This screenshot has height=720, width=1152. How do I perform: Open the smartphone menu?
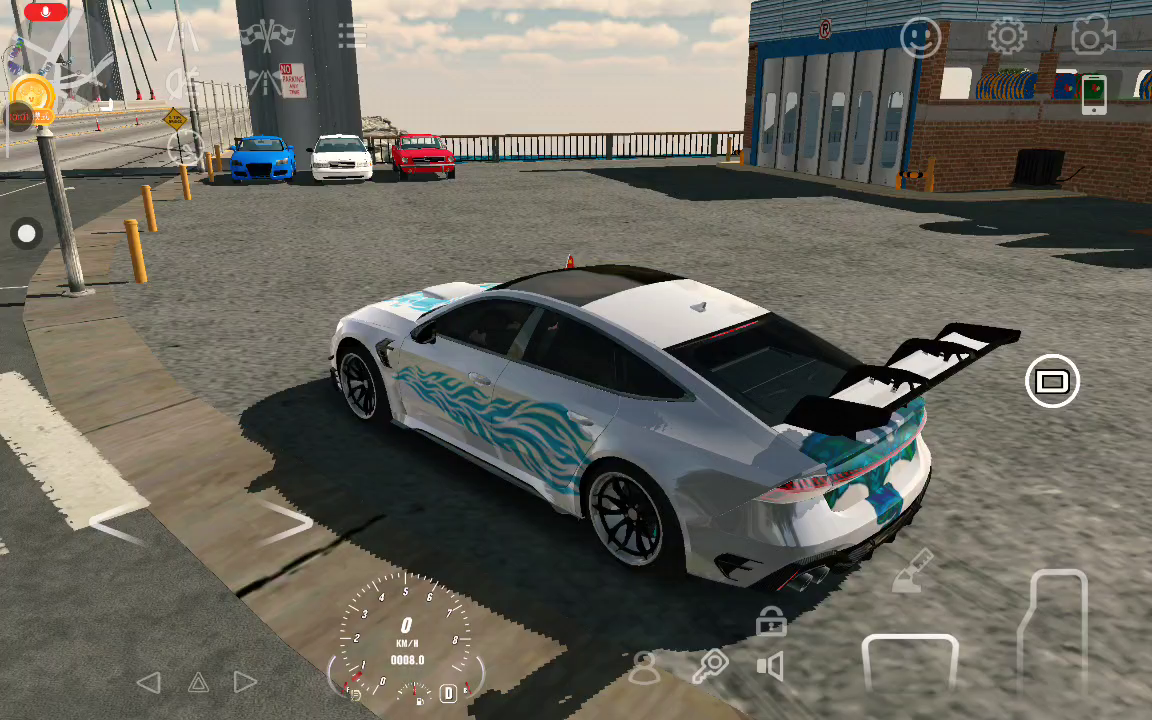[1094, 94]
